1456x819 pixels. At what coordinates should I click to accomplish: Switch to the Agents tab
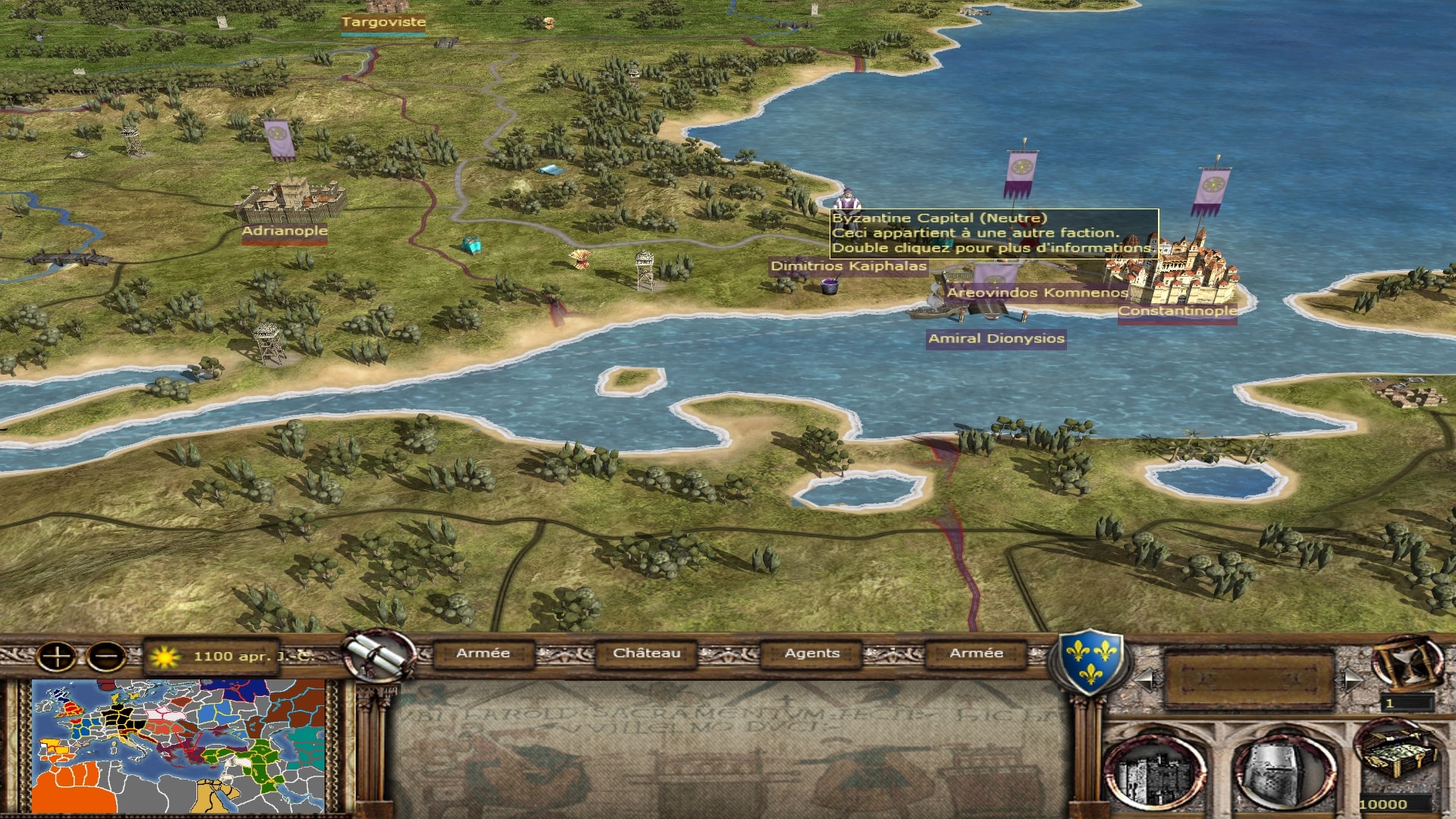tap(811, 653)
